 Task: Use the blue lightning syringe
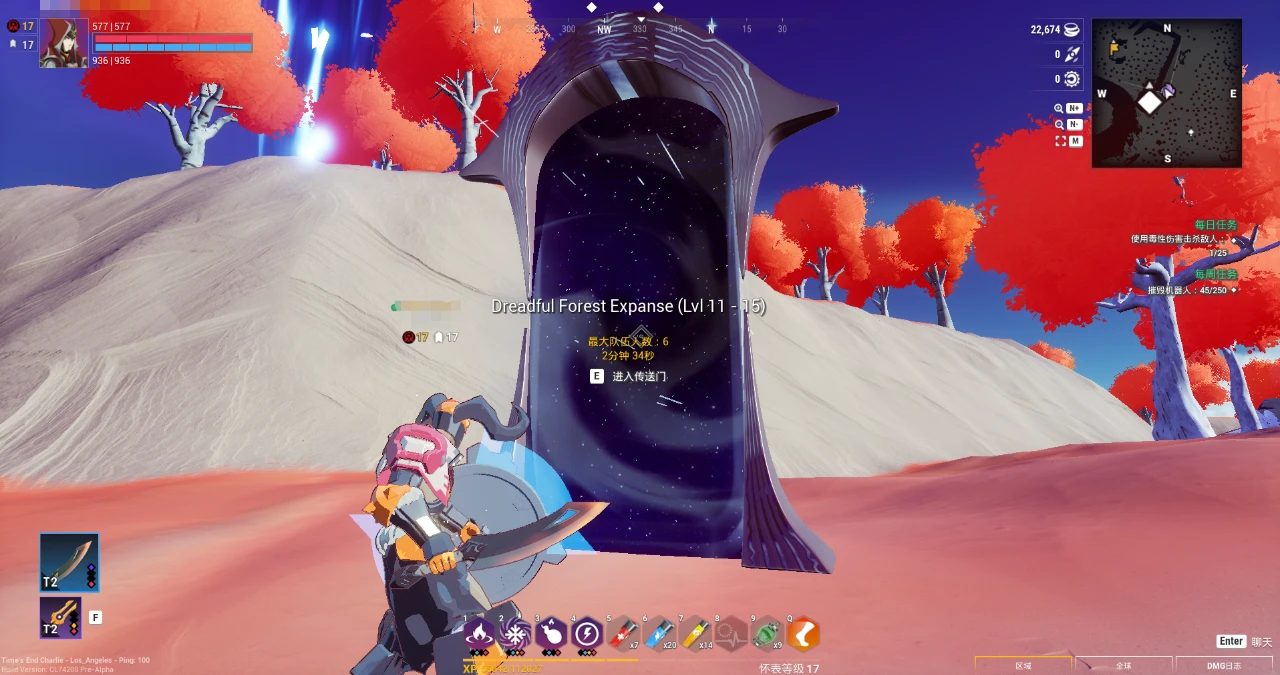pyautogui.click(x=659, y=633)
